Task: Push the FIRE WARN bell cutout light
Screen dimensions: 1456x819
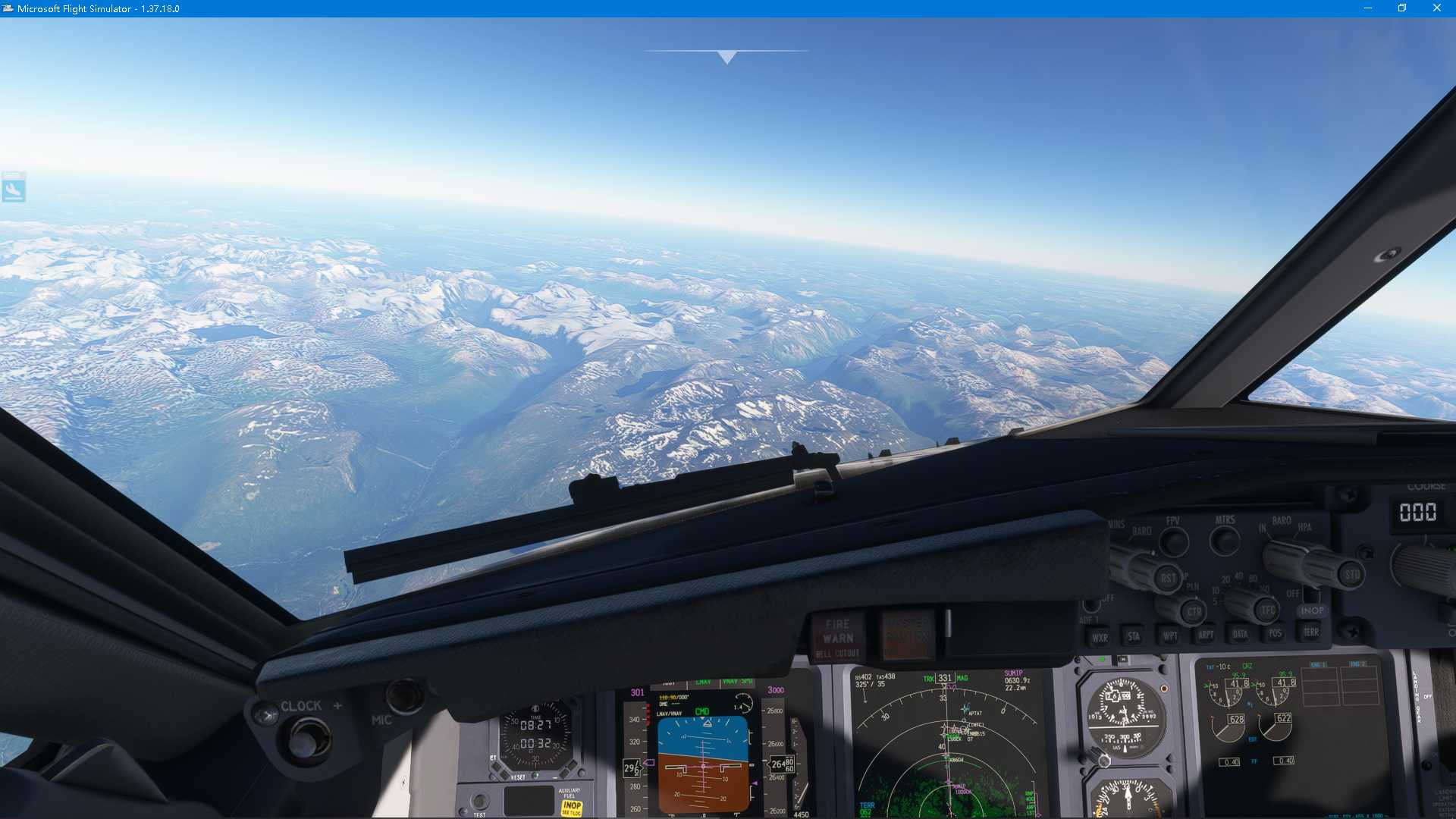Action: pyautogui.click(x=838, y=639)
